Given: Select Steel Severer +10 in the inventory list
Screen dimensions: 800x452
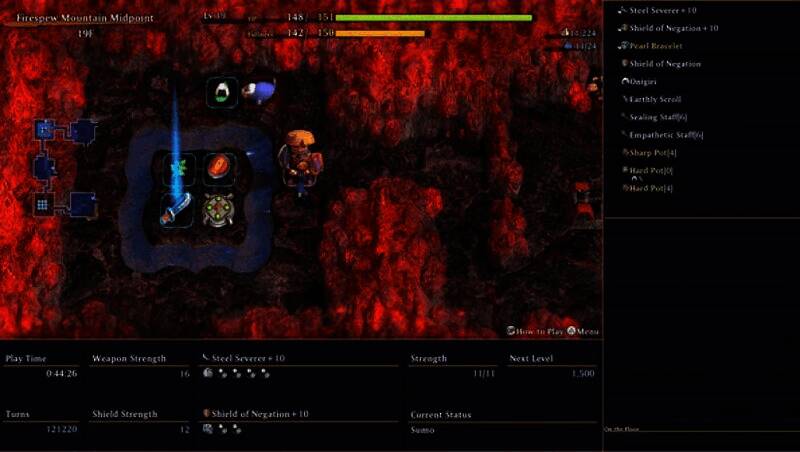Looking at the screenshot, I should pyautogui.click(x=662, y=10).
